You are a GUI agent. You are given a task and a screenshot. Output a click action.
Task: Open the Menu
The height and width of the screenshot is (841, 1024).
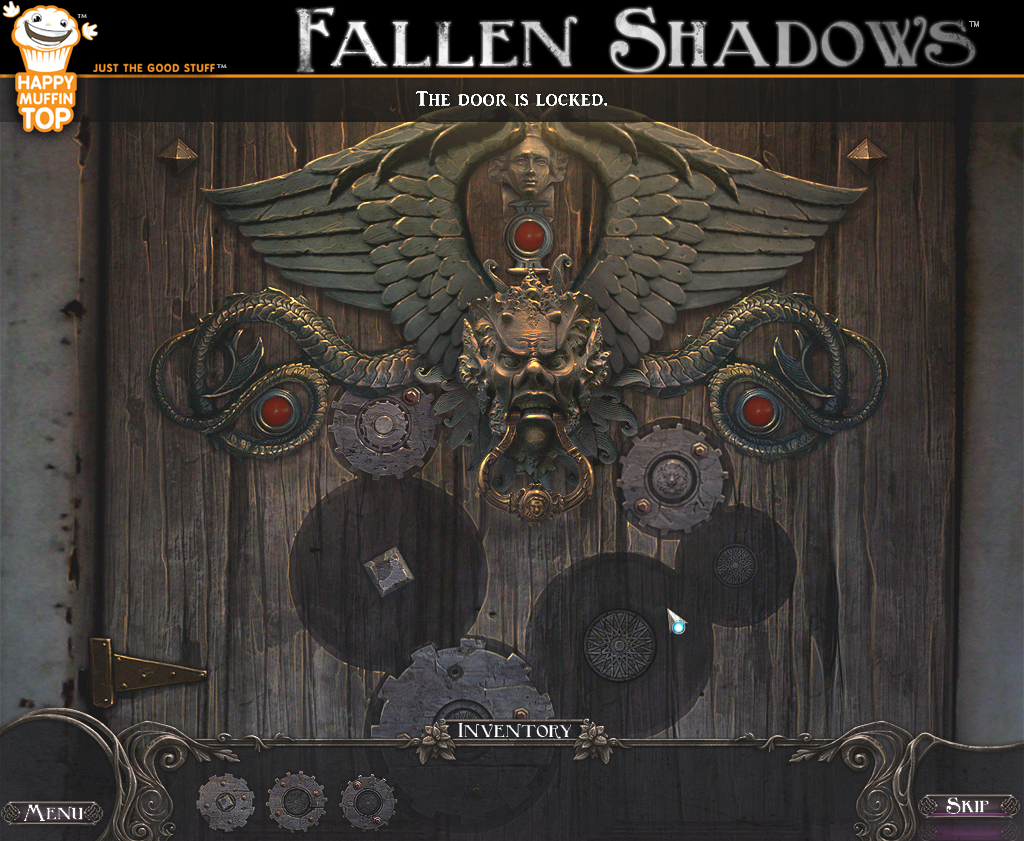pos(52,812)
